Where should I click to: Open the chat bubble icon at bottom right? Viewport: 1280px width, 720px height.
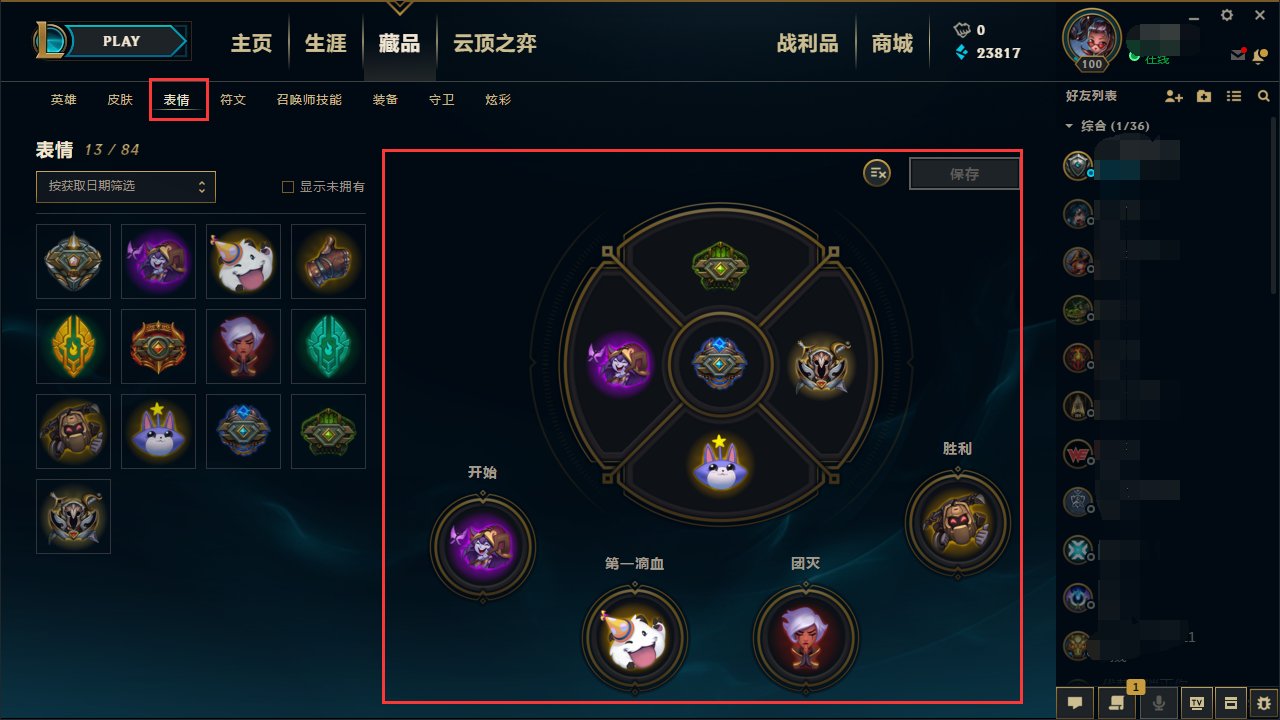click(1074, 702)
